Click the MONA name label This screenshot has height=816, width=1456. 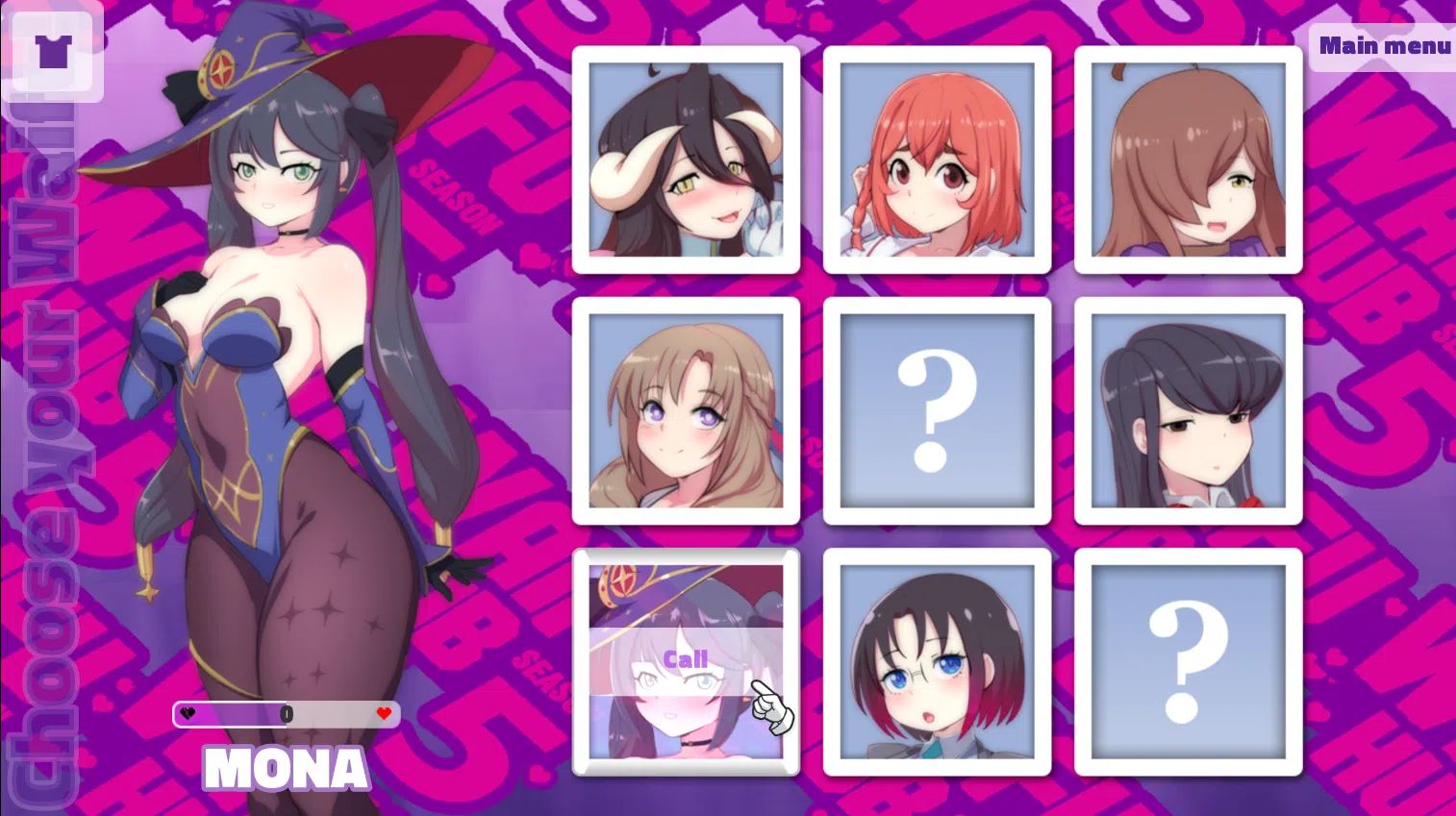pyautogui.click(x=286, y=767)
